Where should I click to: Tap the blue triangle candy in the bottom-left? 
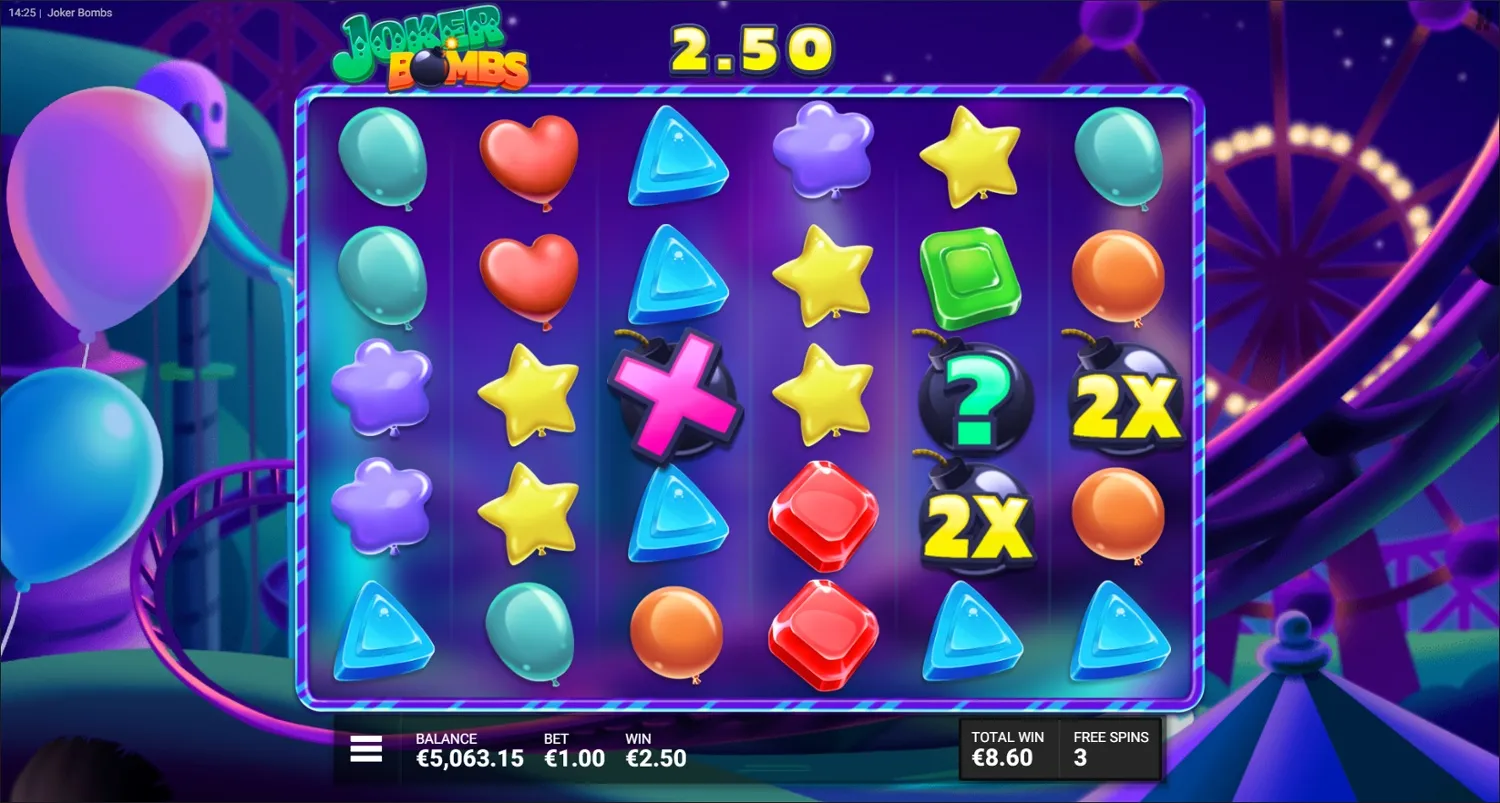(x=382, y=635)
